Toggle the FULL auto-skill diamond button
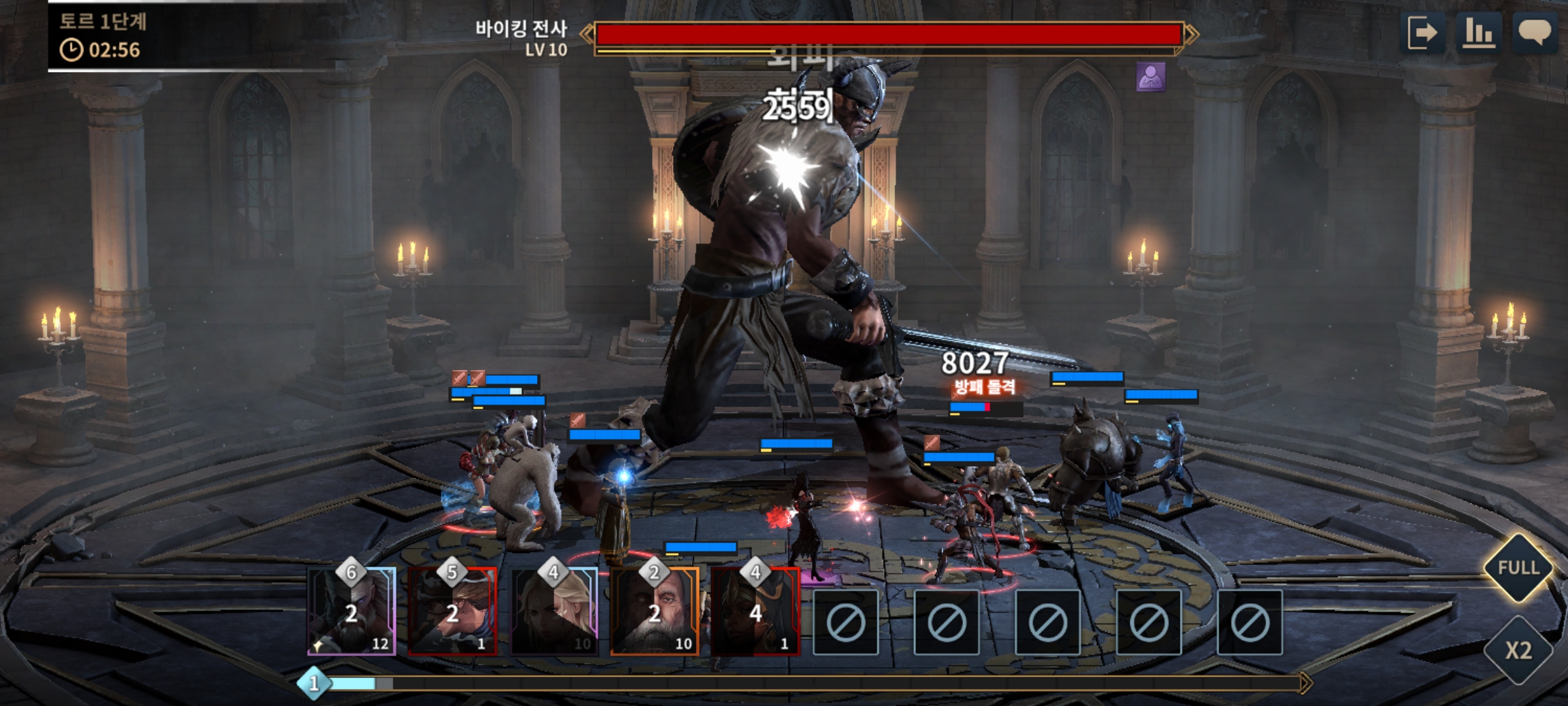1568x706 pixels. coord(1518,567)
